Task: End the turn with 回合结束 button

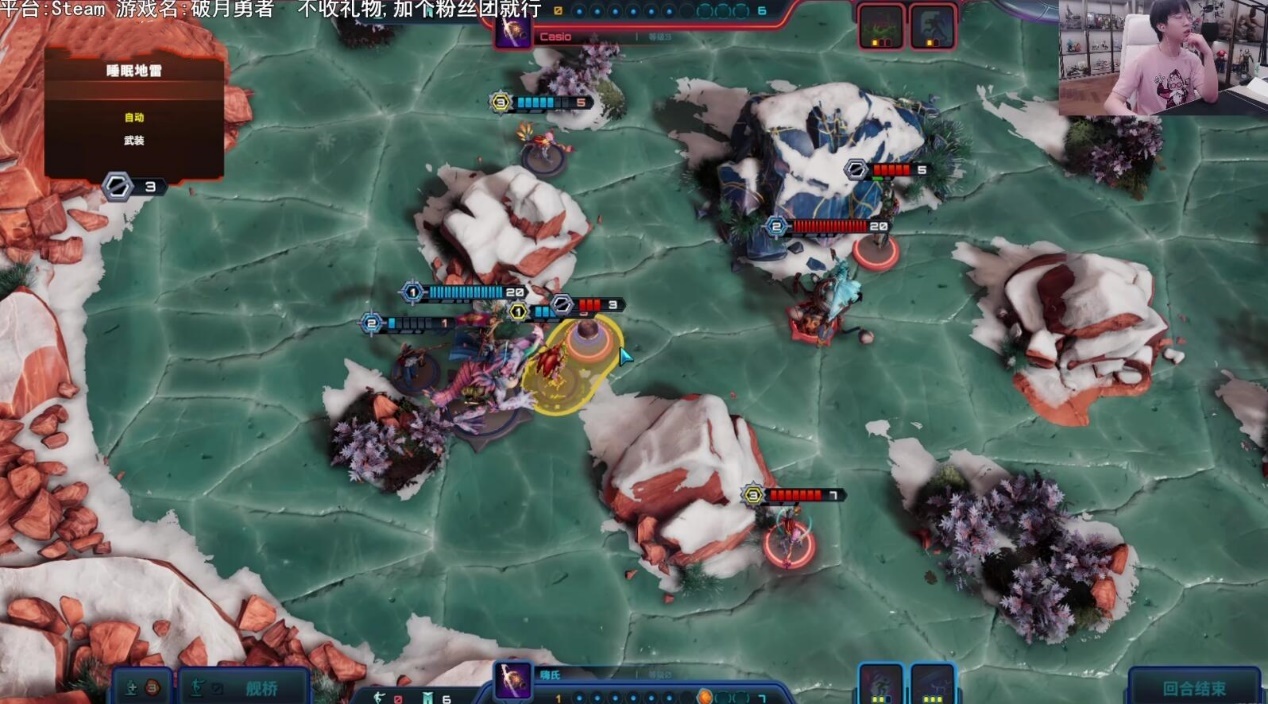Action: (x=1194, y=688)
